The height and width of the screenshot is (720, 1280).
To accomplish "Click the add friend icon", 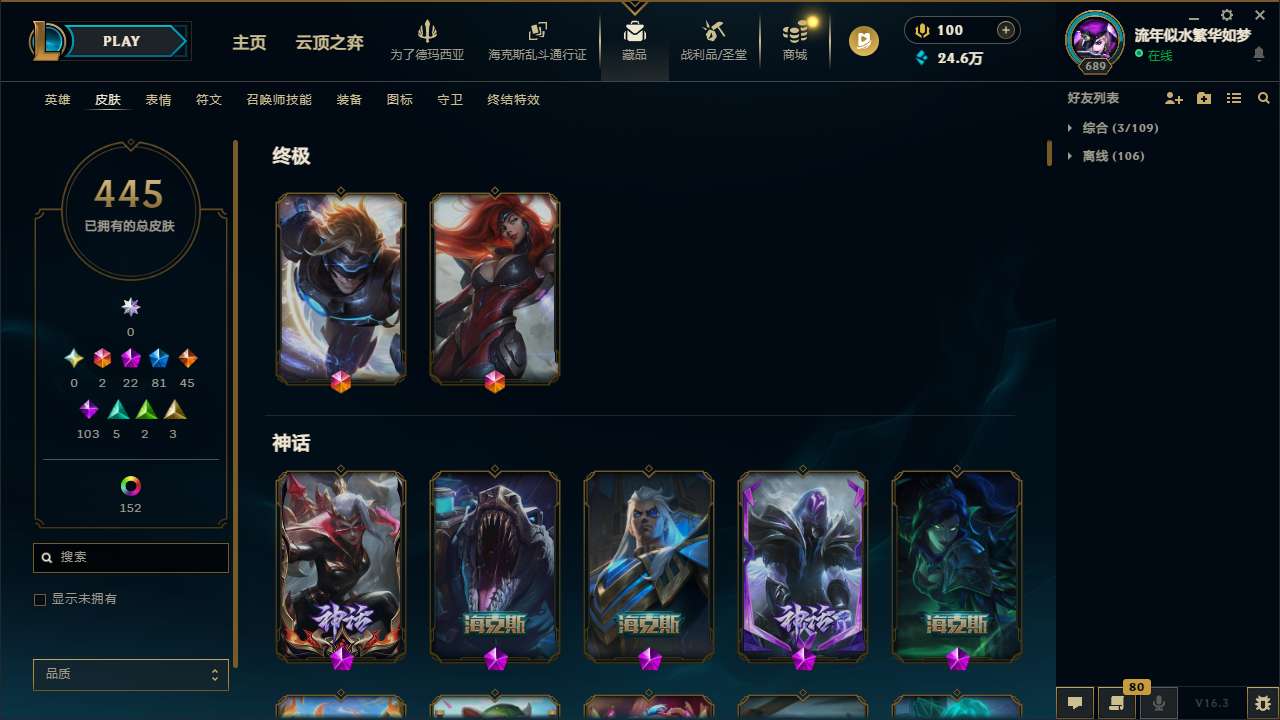I will coord(1174,98).
